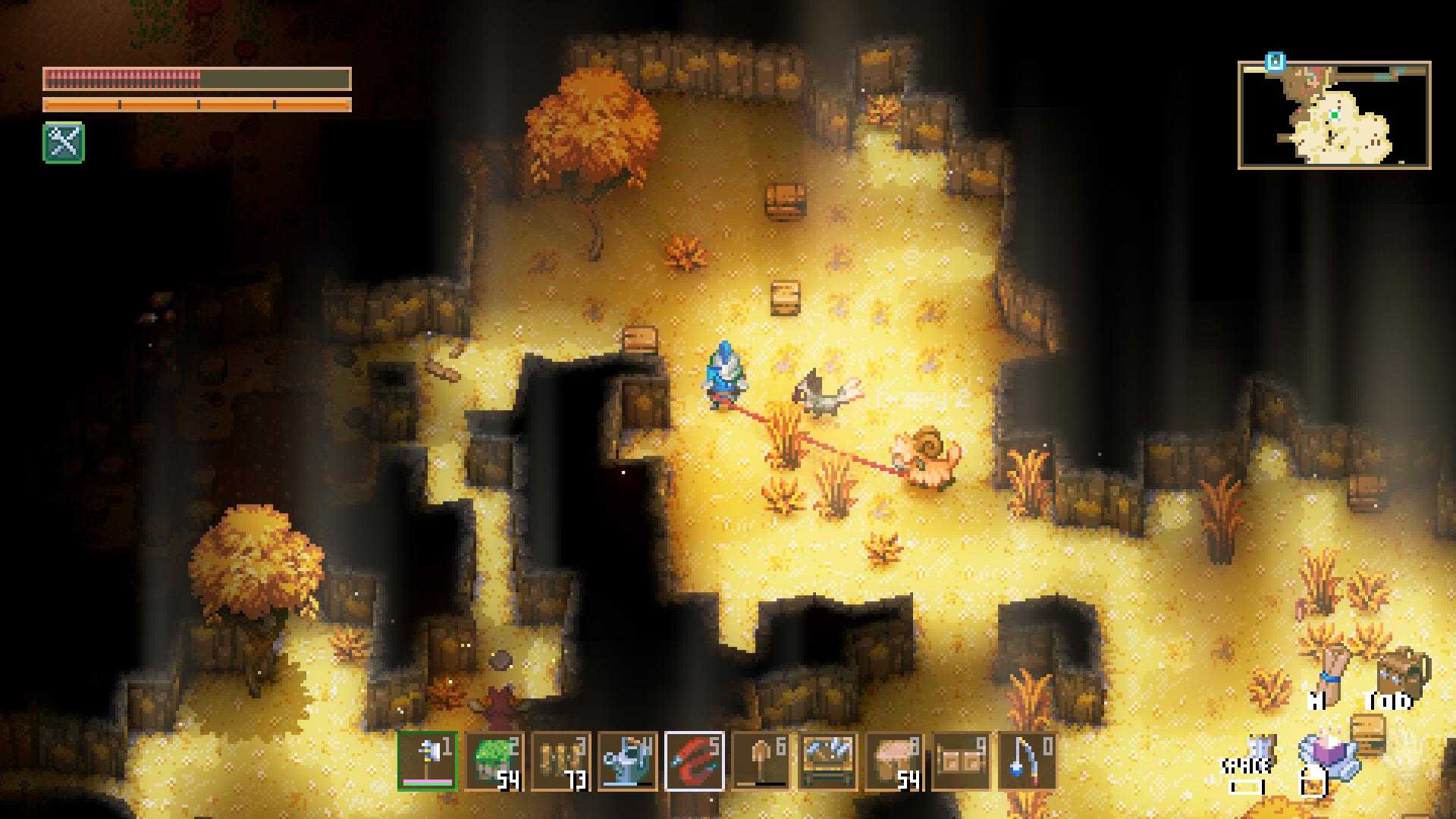Equip the fishing rod in slot 0
Screen dimensions: 1456x819
click(1028, 761)
